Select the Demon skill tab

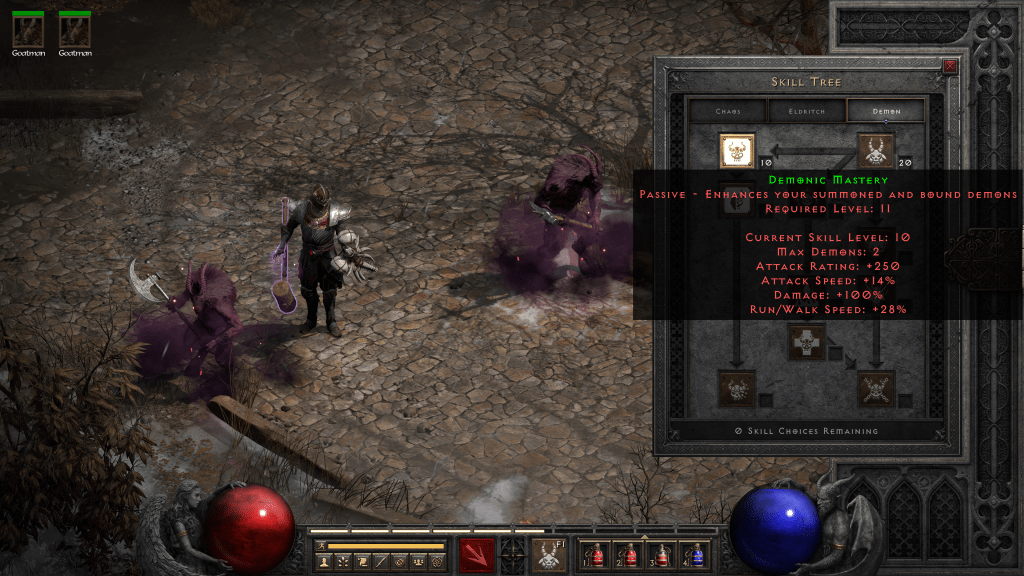(x=886, y=112)
